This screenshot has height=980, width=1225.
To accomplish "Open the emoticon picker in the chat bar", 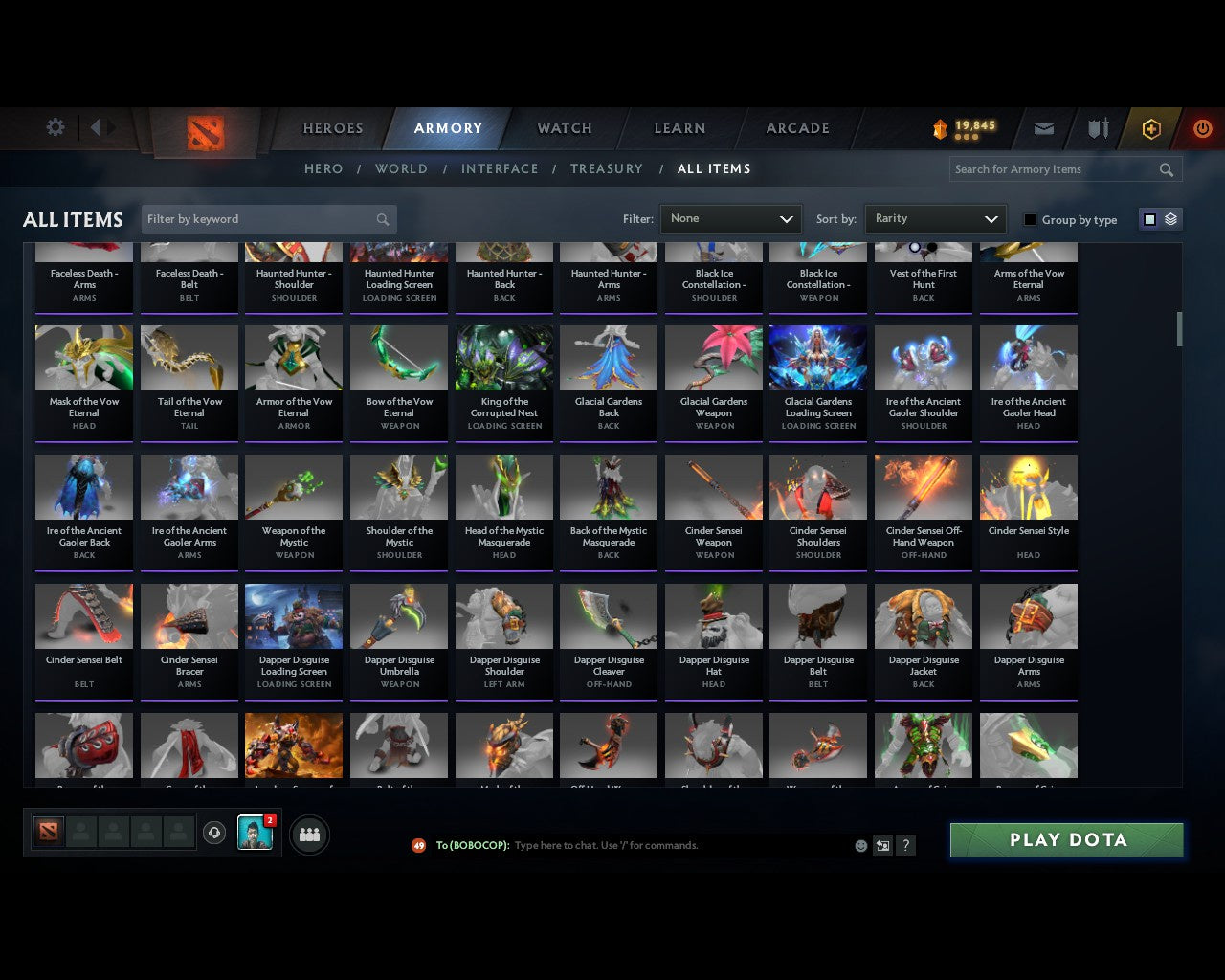I will [x=860, y=846].
